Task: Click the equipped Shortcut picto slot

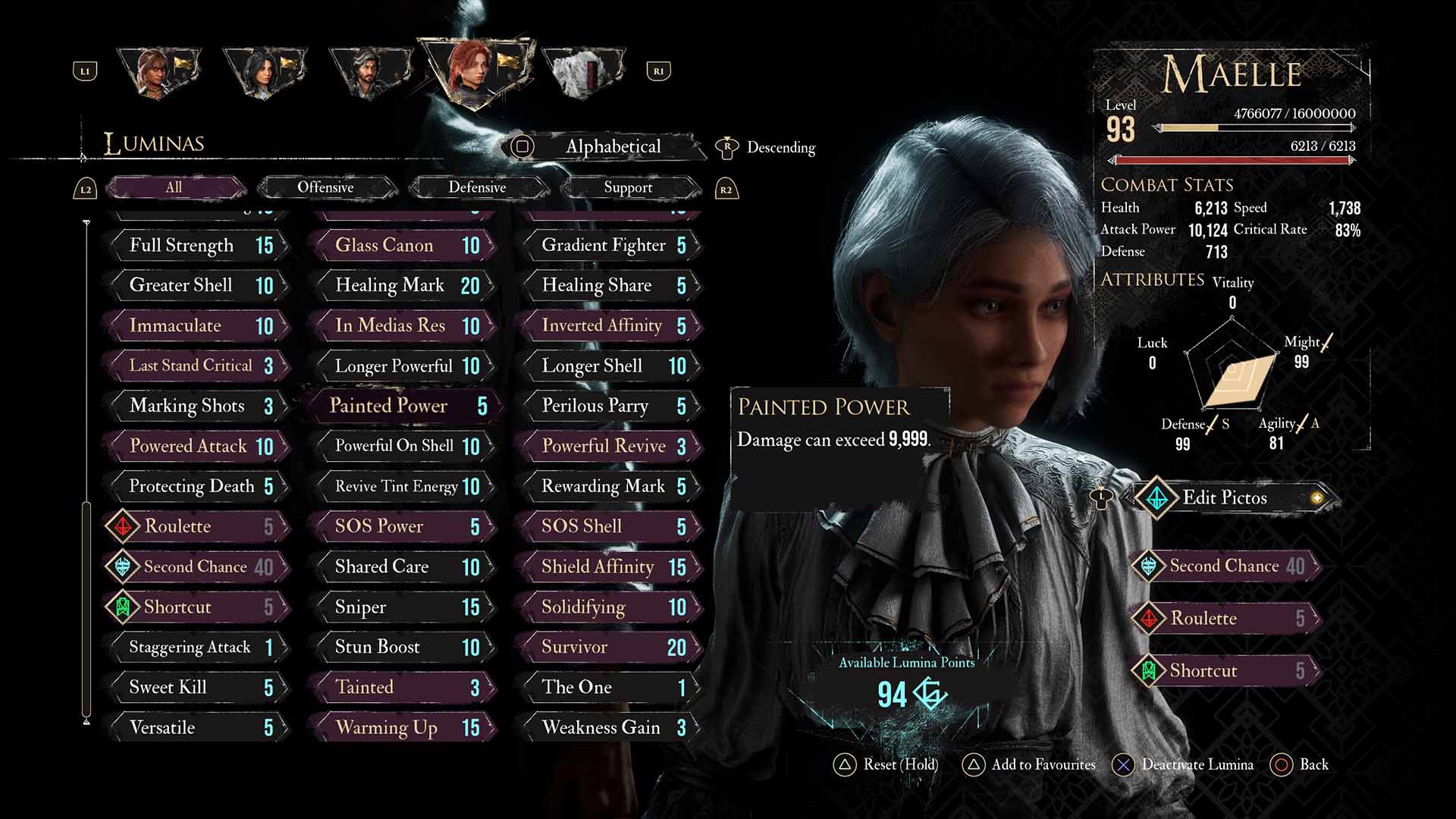Action: click(1225, 670)
